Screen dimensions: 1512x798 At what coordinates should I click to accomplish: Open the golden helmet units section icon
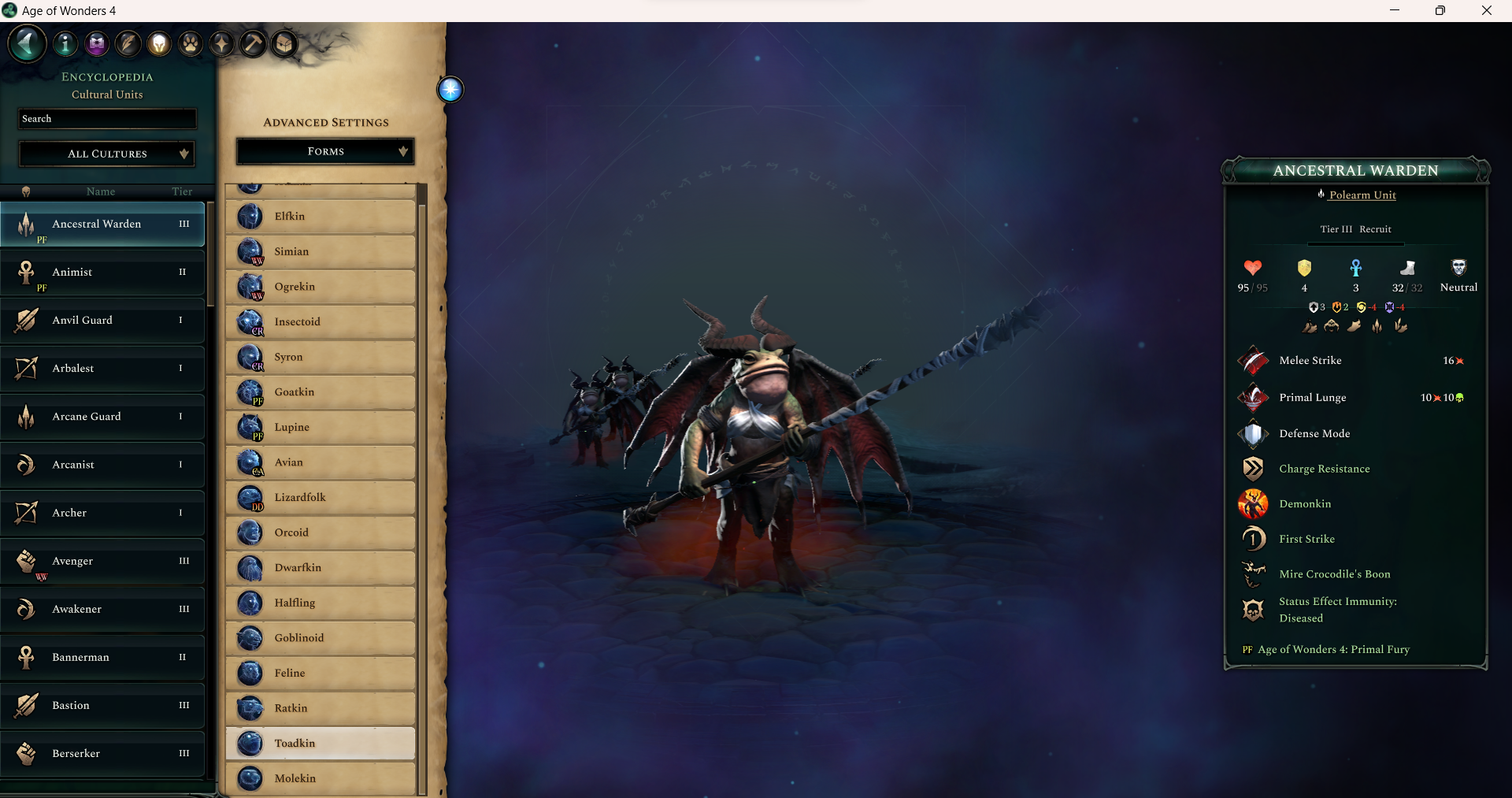[x=158, y=43]
